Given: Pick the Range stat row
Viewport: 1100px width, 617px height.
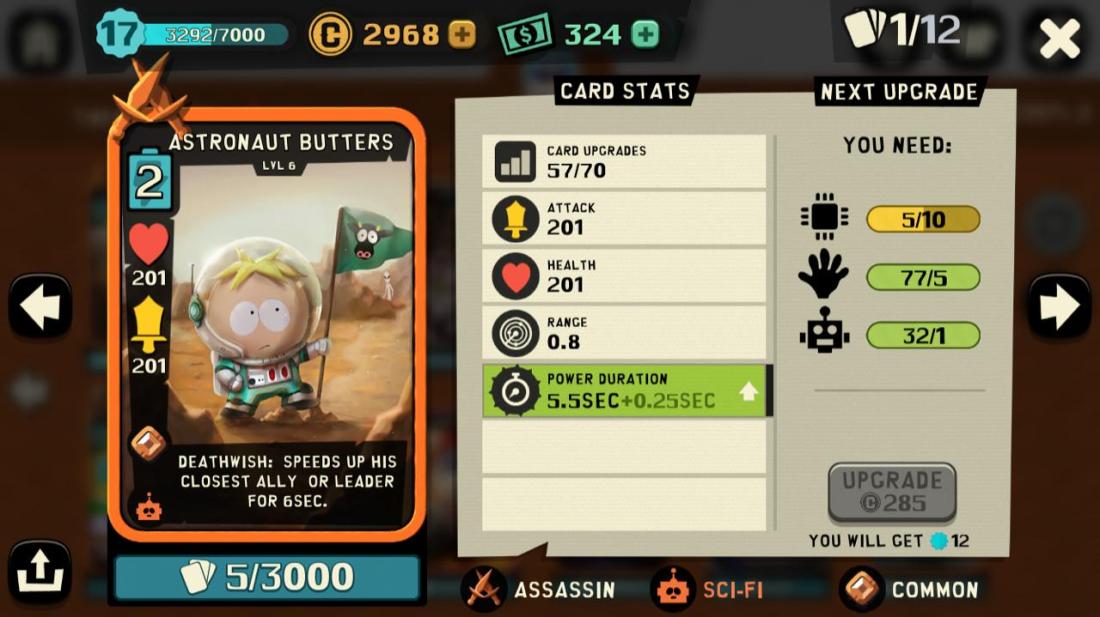Looking at the screenshot, I should pos(626,333).
